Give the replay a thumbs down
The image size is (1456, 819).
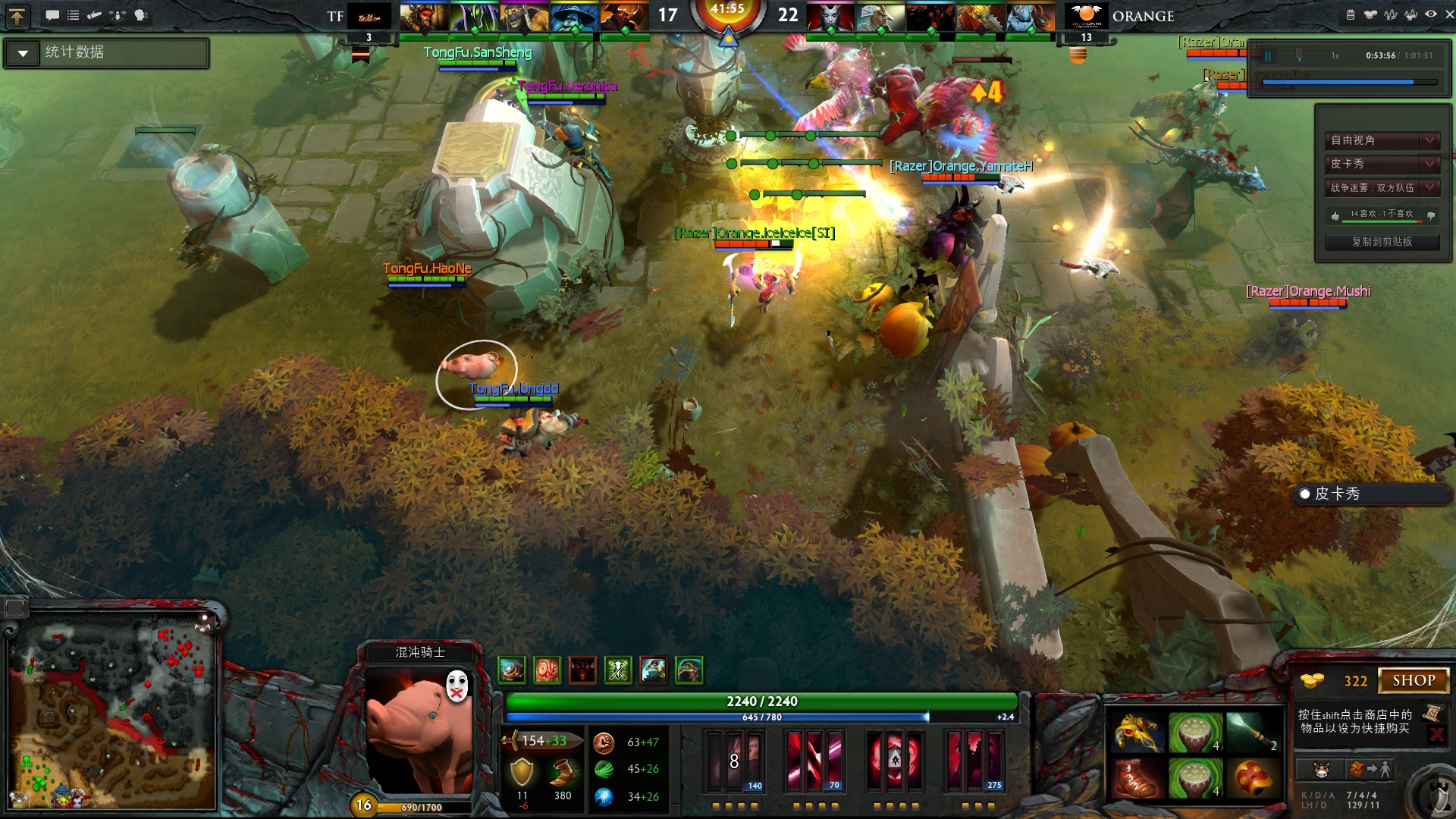(1430, 215)
